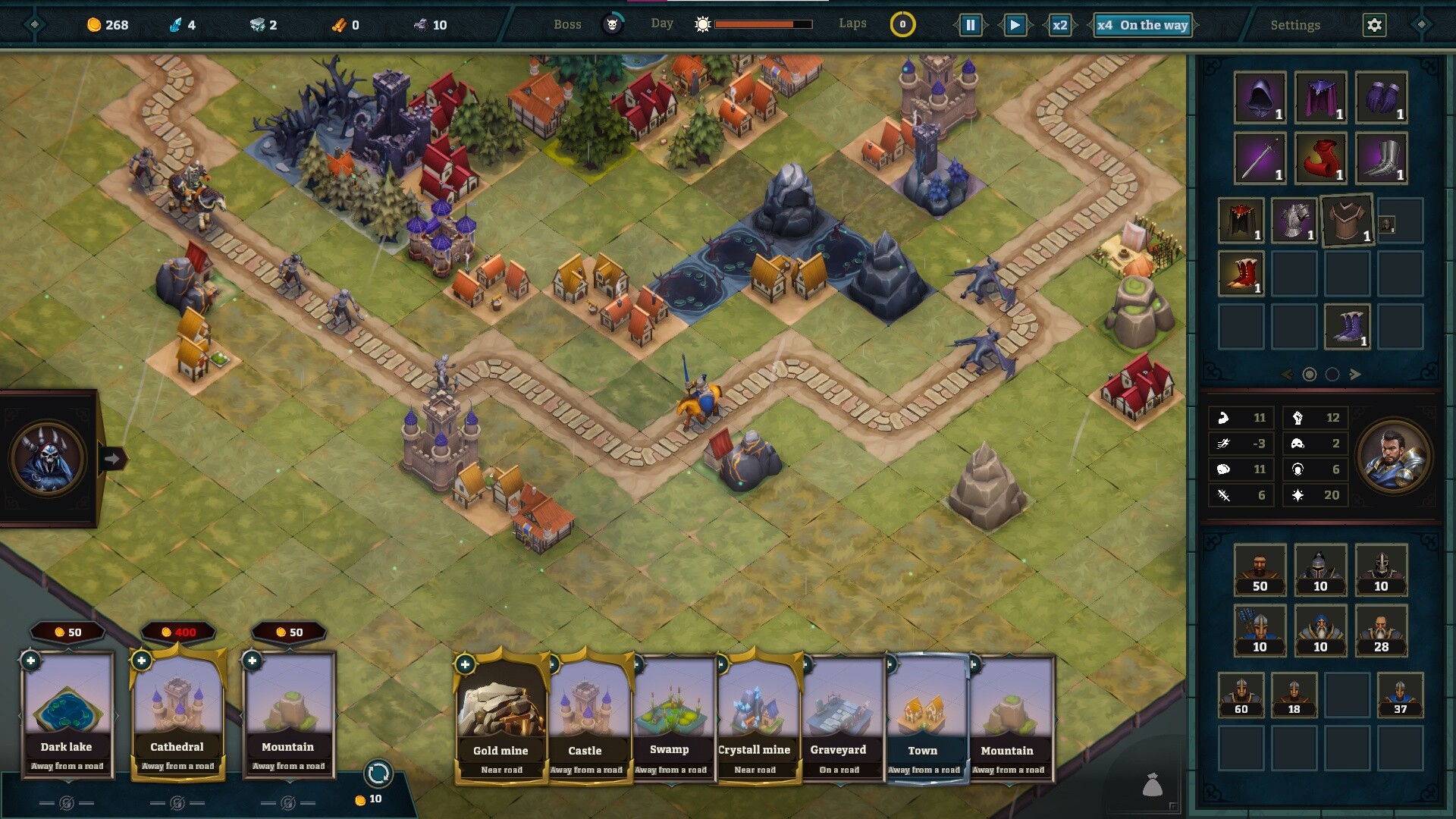1456x819 pixels.
Task: Toggle x2 game speed
Action: [x=1060, y=24]
